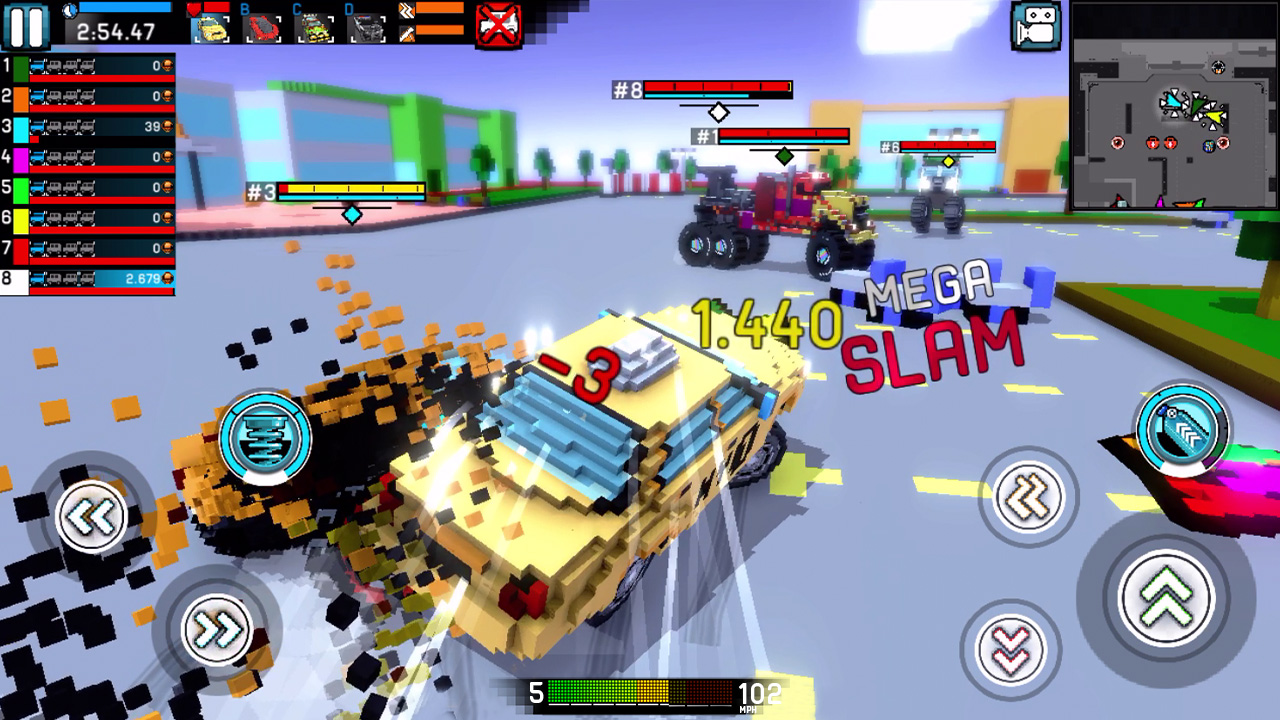Select the yellow taxi vehicle thumbnail
Screen dimensions: 1280x720
[x=213, y=27]
